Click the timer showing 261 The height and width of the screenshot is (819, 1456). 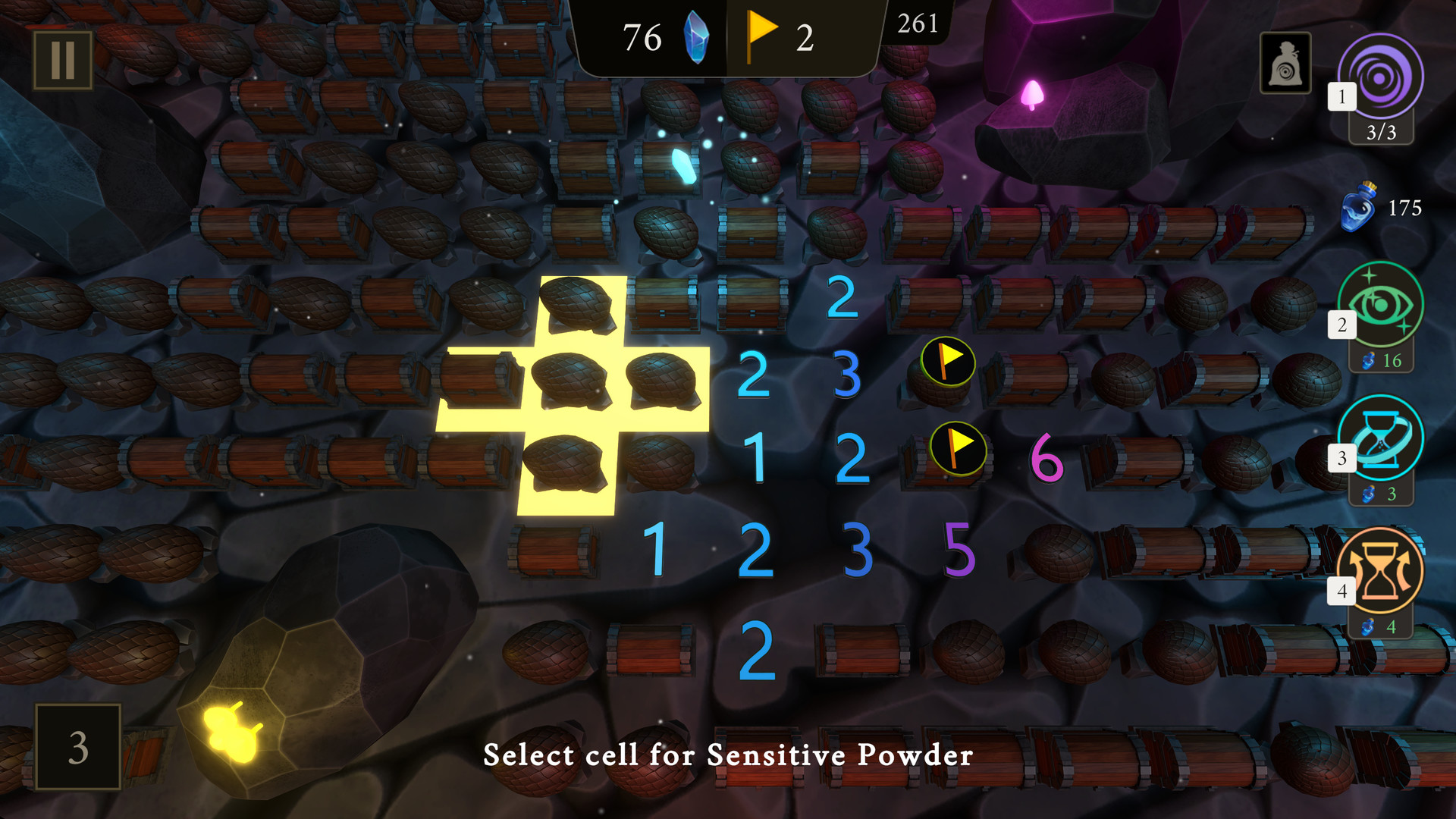click(916, 24)
